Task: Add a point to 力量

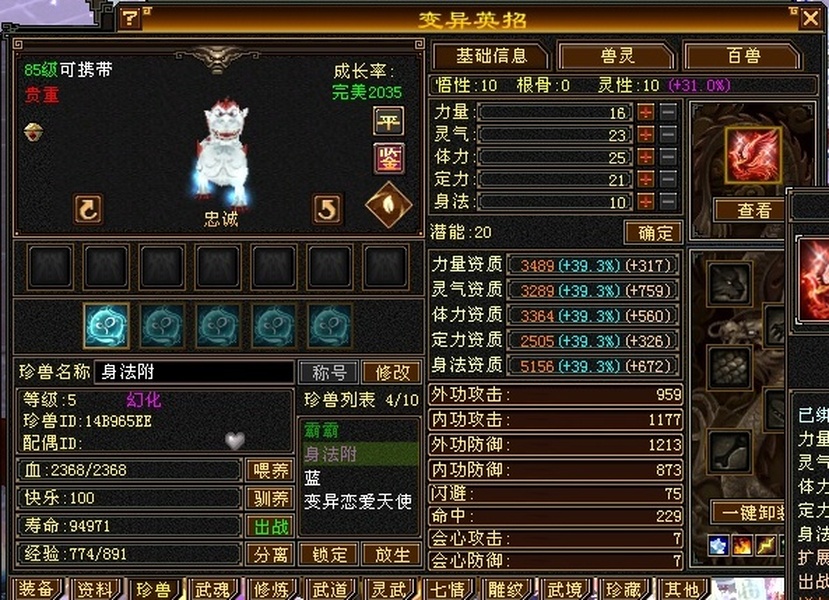Action: point(646,112)
